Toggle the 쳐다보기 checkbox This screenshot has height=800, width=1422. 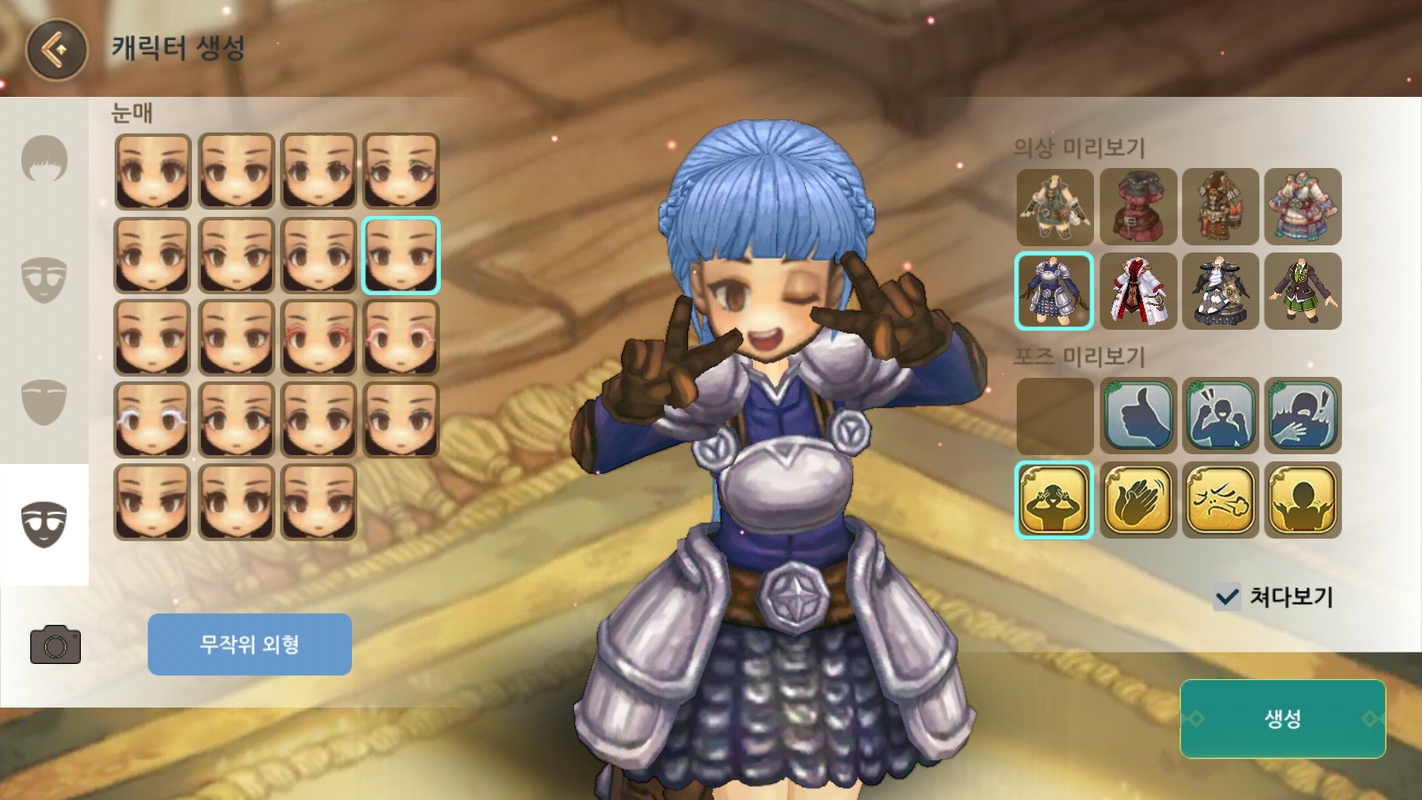(1227, 598)
